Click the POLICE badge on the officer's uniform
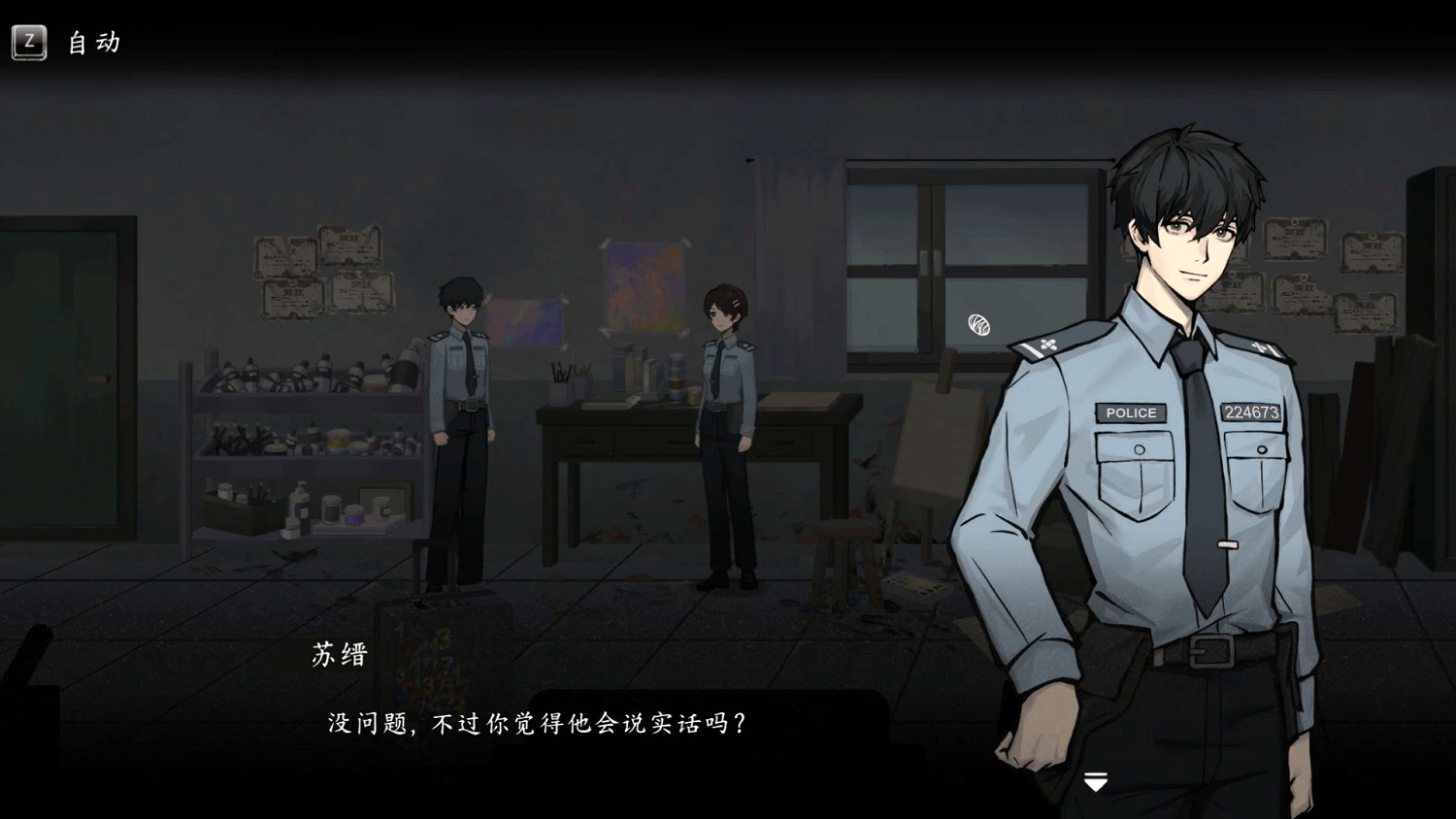1456x819 pixels. [x=1130, y=412]
